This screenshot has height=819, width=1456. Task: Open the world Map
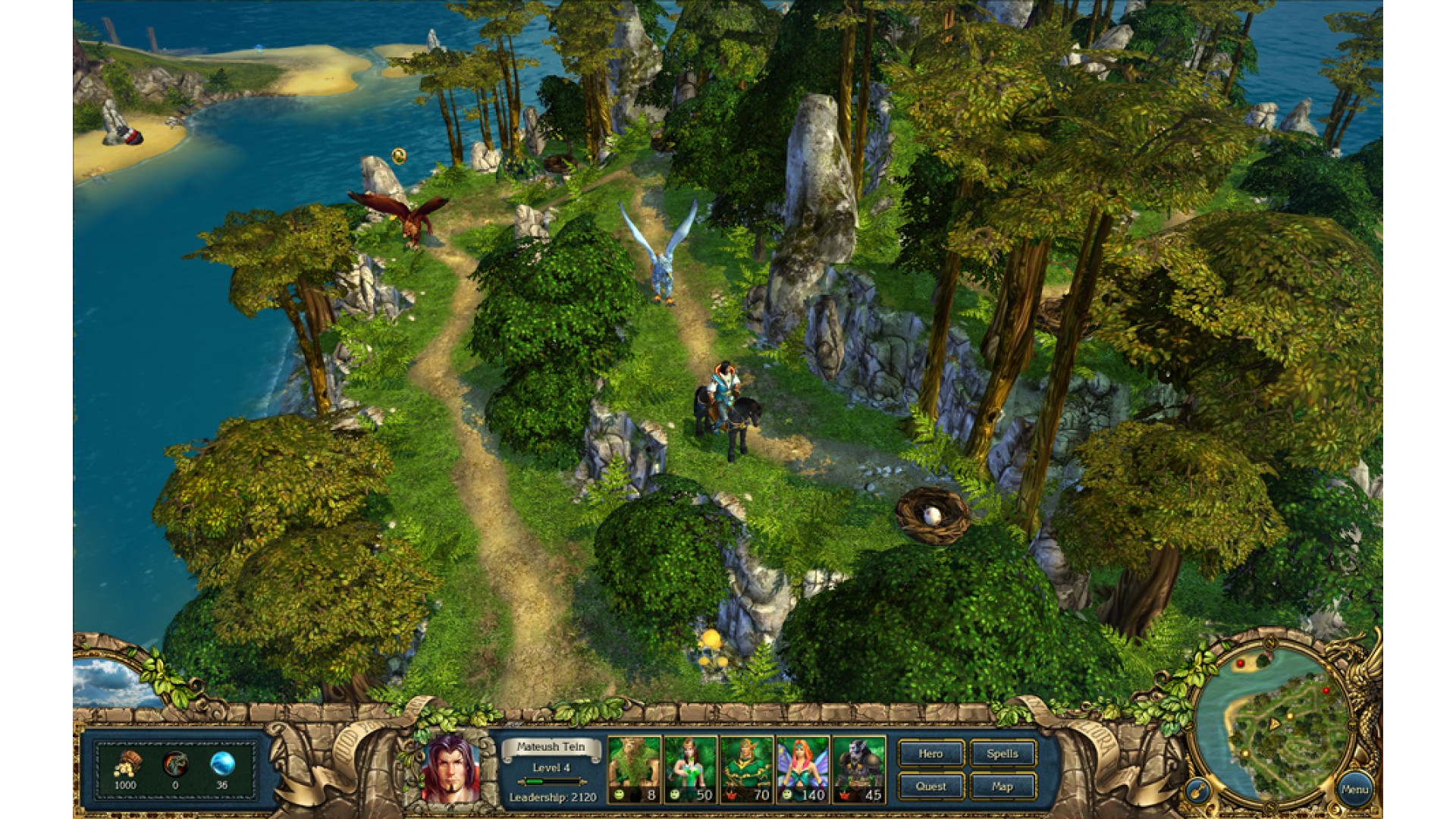pos(1002,786)
